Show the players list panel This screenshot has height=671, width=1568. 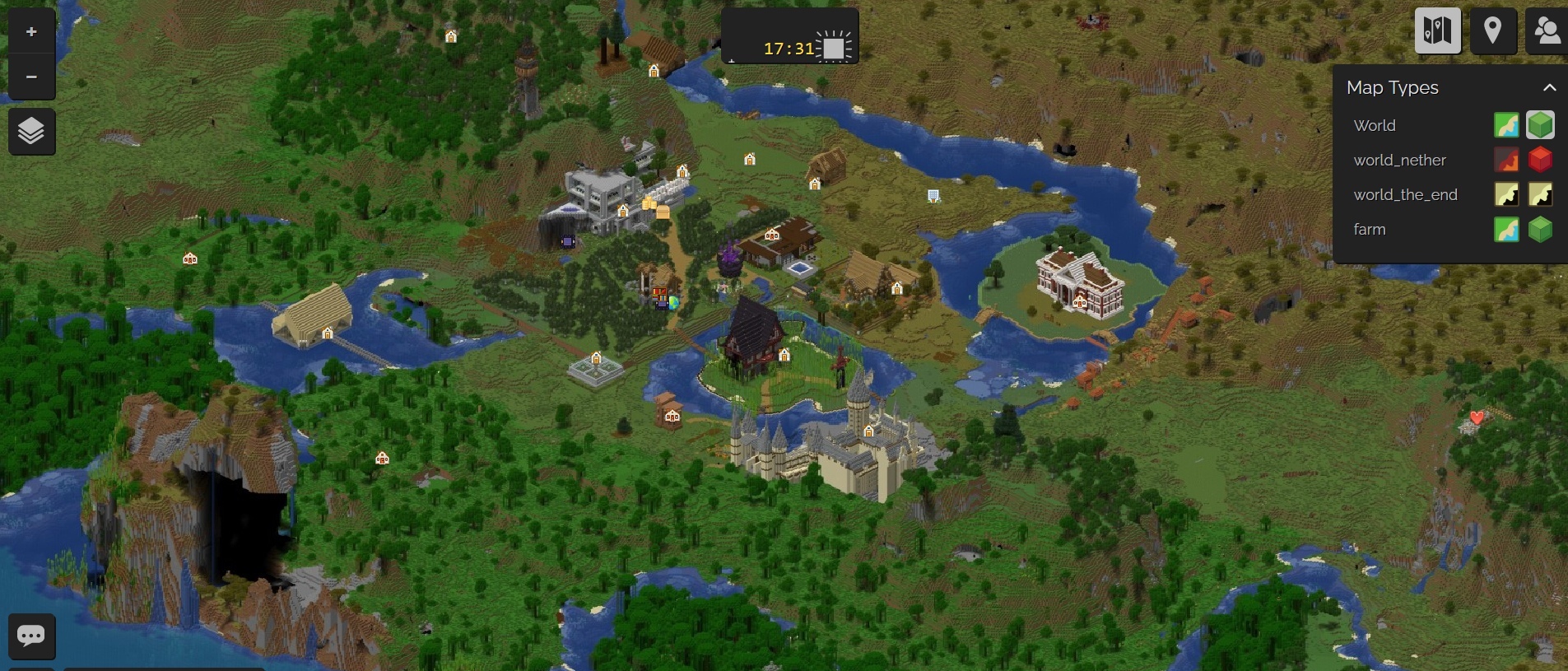click(1547, 31)
